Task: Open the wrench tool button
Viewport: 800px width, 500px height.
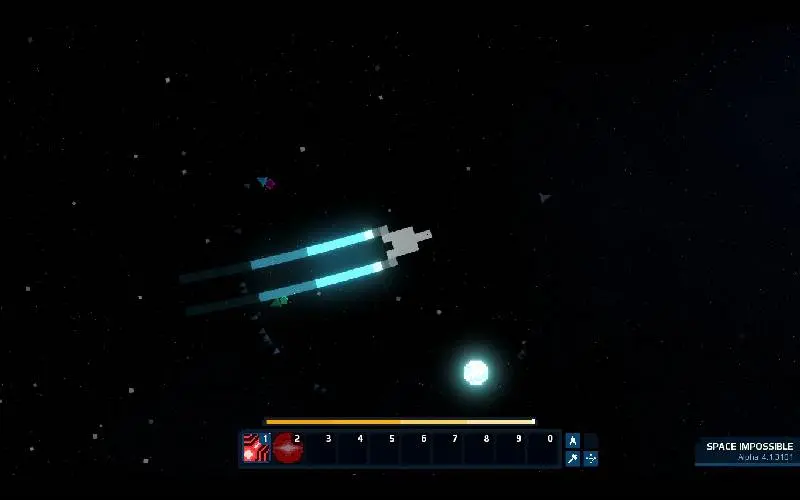Action: [573, 459]
